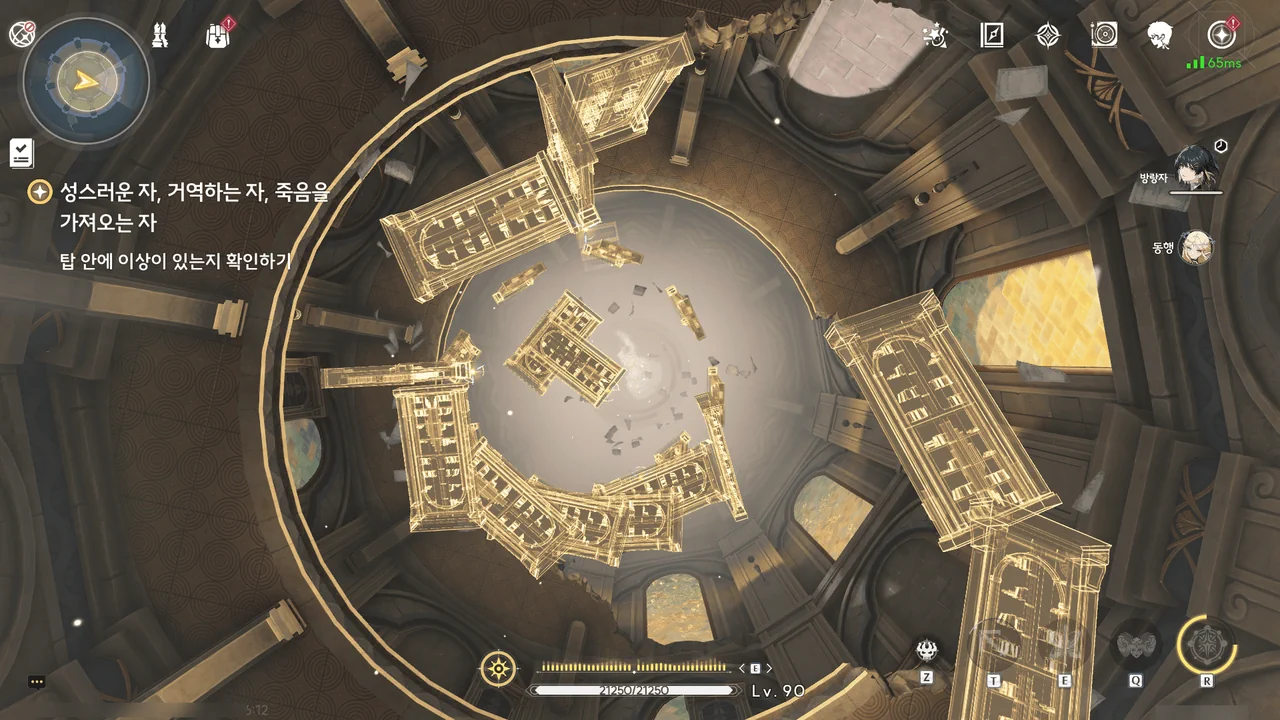Open the checklist clipboard icon
1280x720 pixels.
coord(22,153)
